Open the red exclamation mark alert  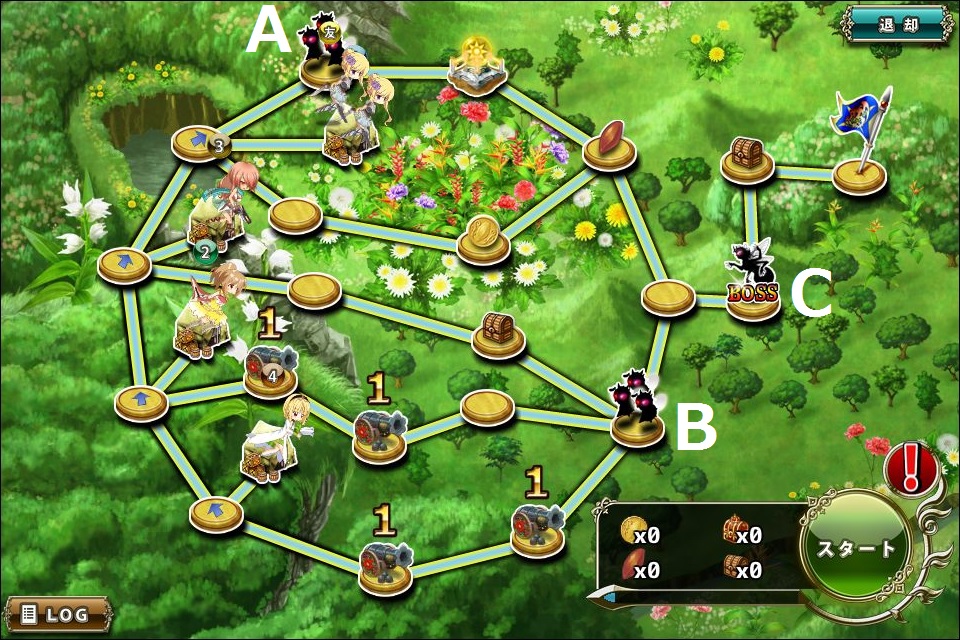pyautogui.click(x=910, y=467)
